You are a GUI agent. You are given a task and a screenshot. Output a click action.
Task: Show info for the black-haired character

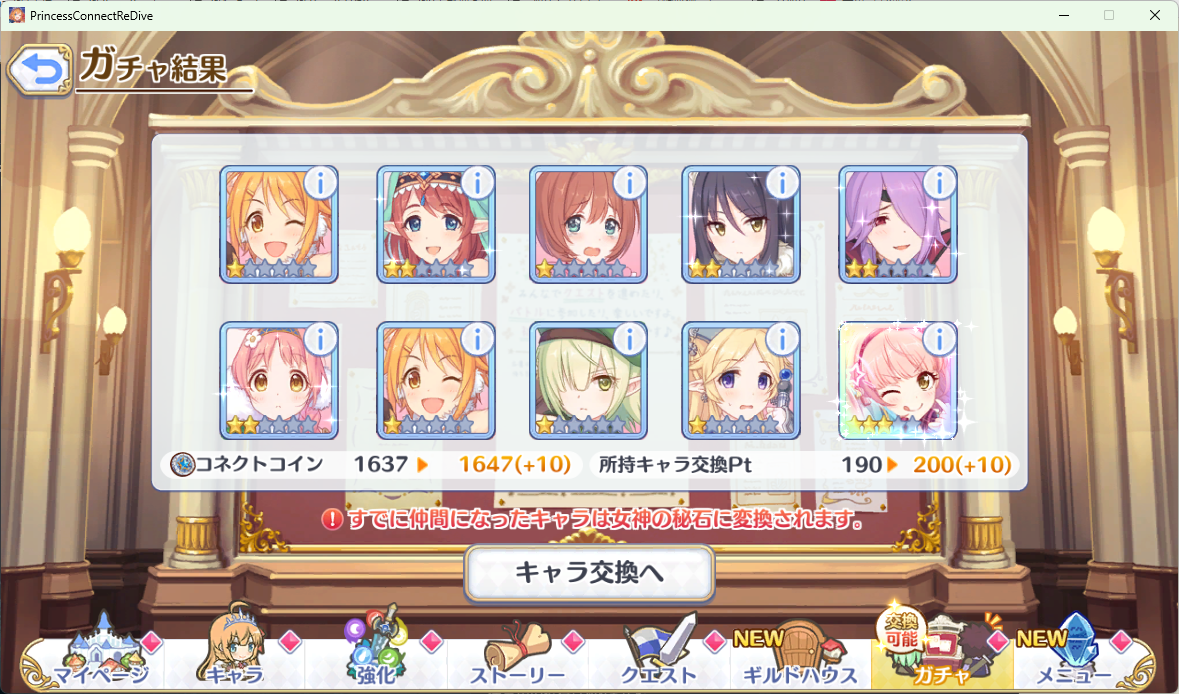783,183
